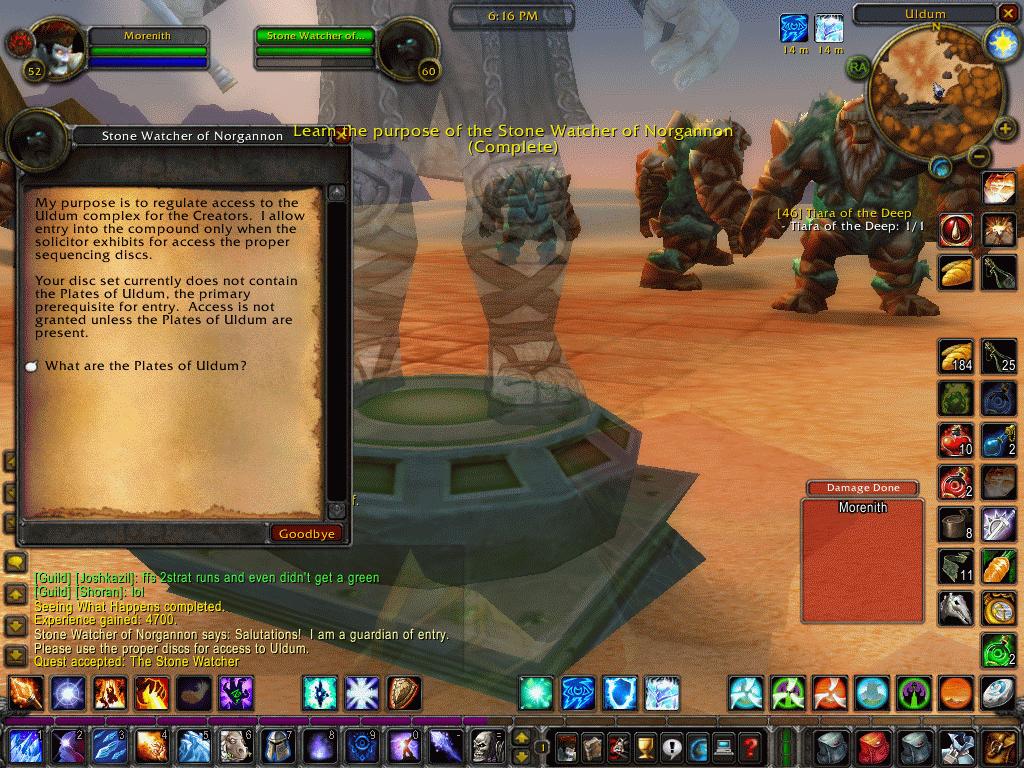The width and height of the screenshot is (1024, 768).
Task: Page the action bar up with the arrow
Action: click(x=521, y=737)
